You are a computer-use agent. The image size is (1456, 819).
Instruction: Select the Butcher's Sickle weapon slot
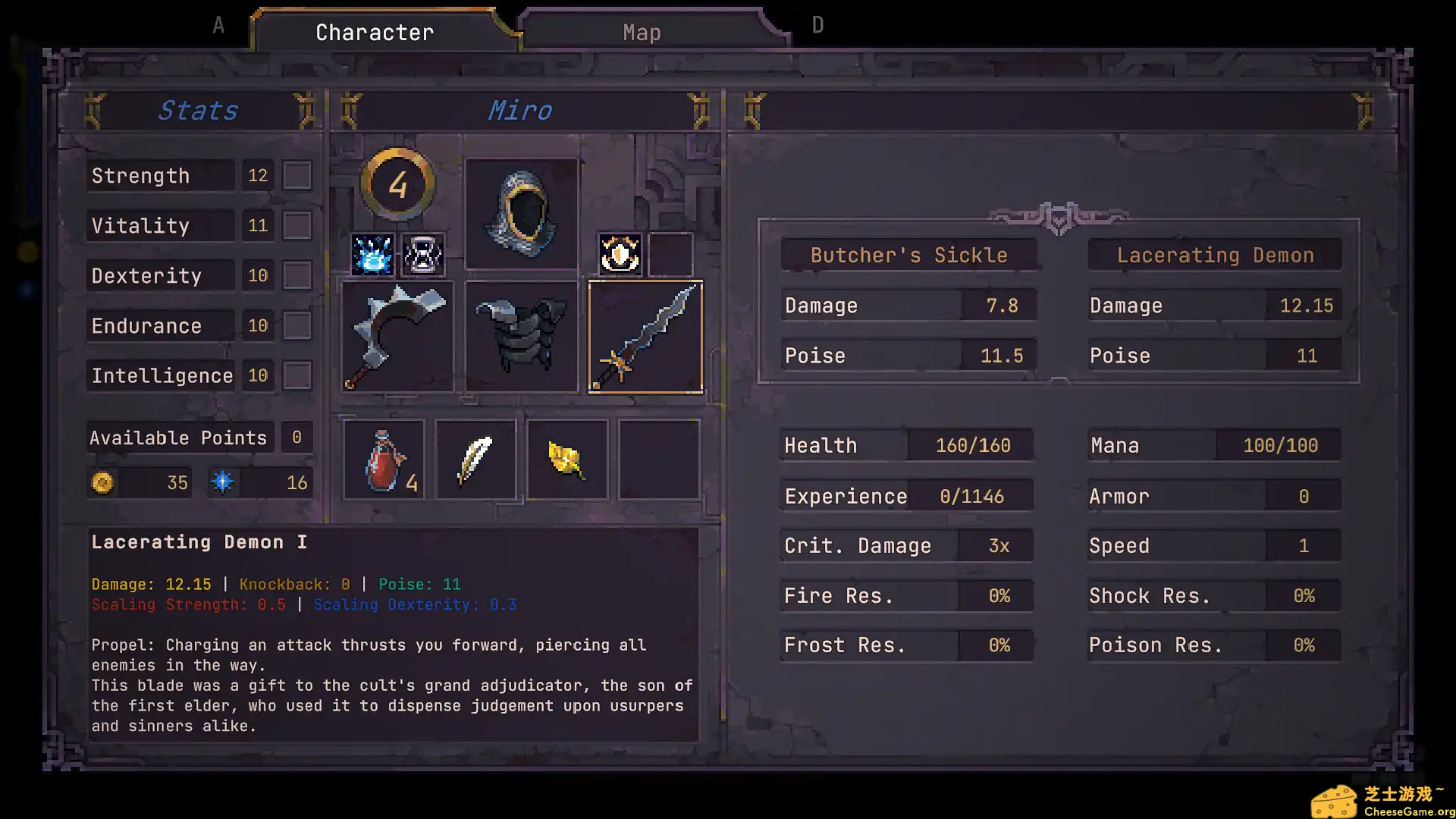[397, 337]
